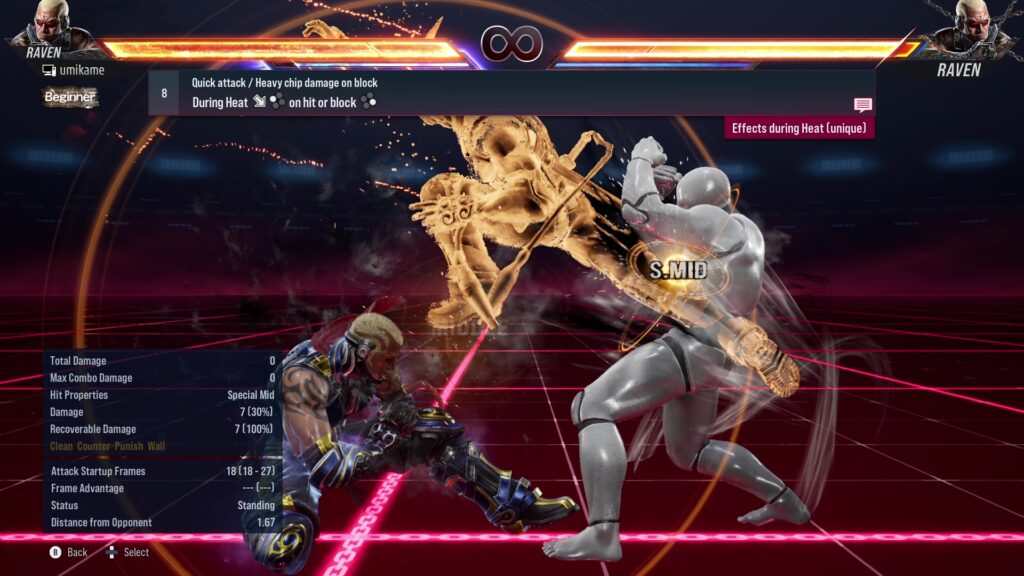Viewport: 1024px width, 576px height.
Task: Select move entry 8 Quick attack row
Action: point(510,92)
